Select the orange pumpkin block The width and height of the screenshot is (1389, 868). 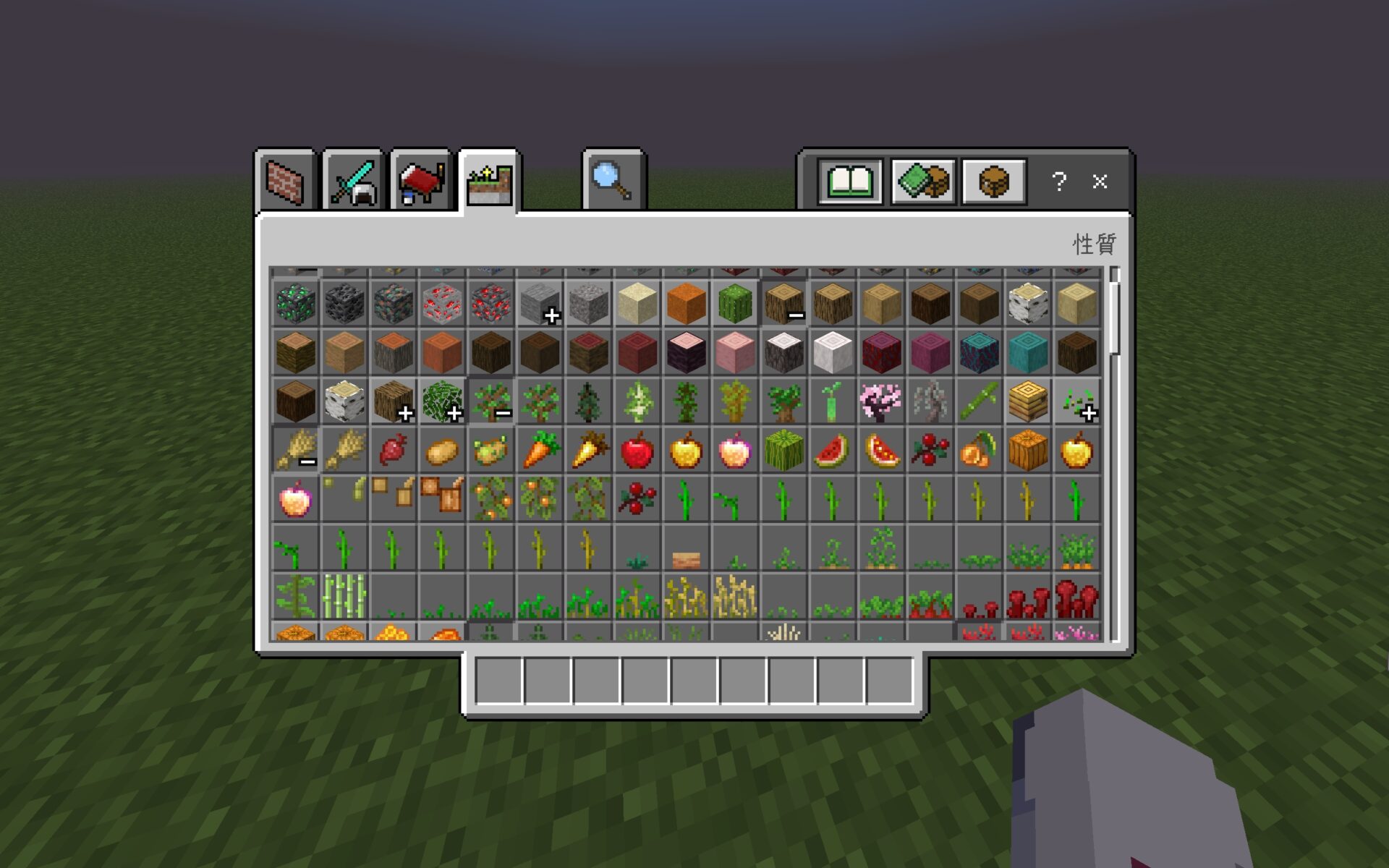coord(686,304)
